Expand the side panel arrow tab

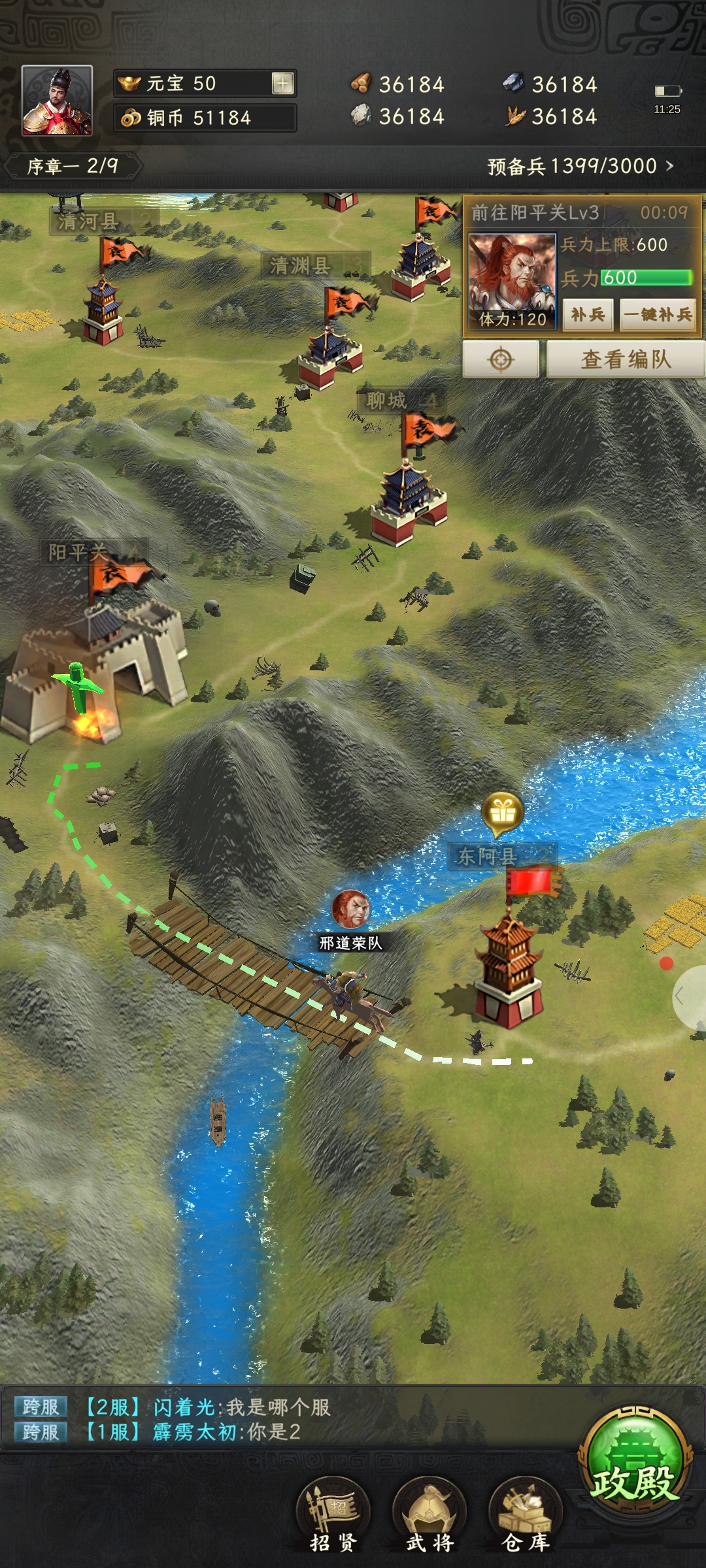[x=689, y=996]
